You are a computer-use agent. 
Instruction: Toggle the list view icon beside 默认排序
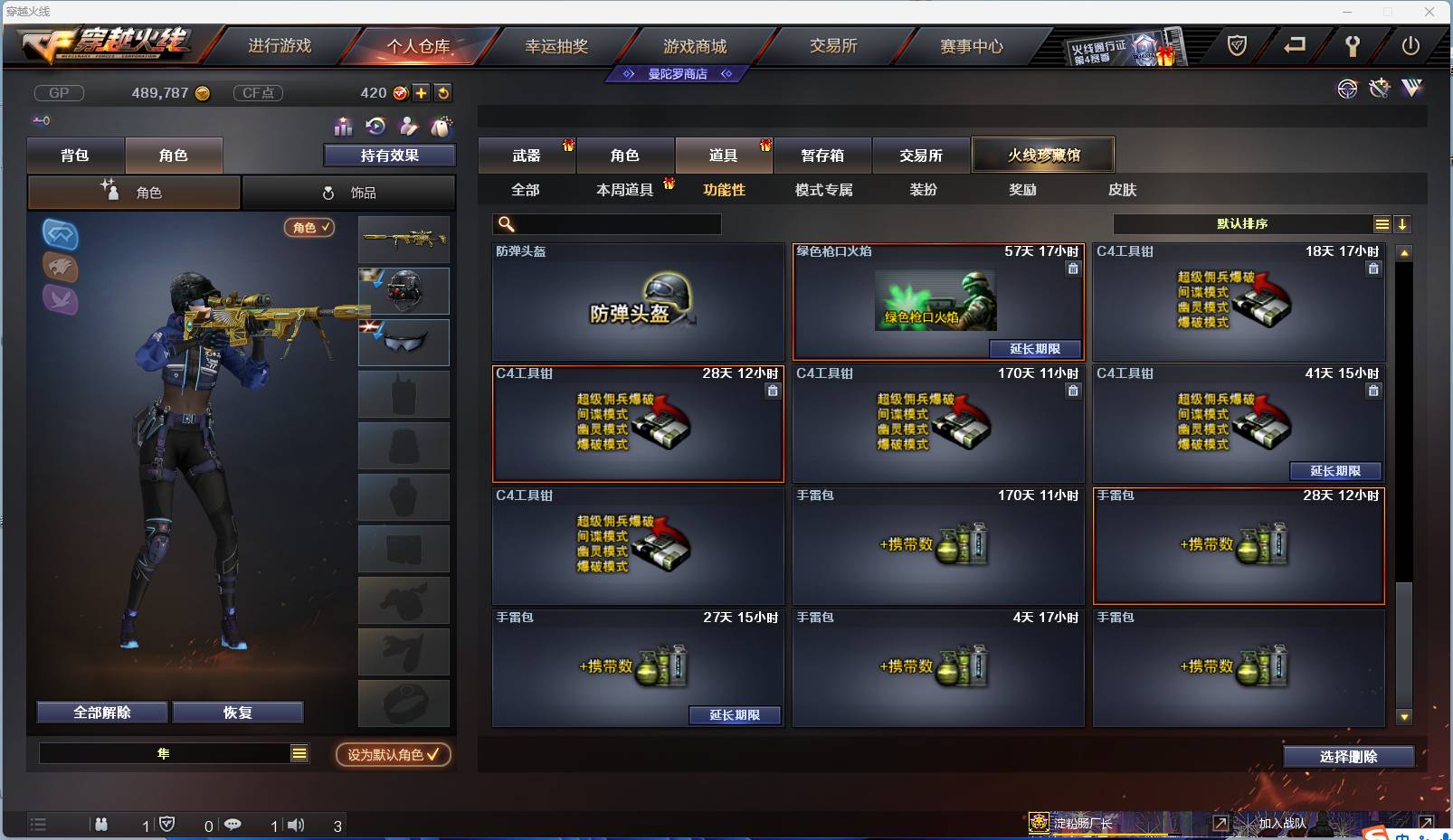coord(1382,223)
